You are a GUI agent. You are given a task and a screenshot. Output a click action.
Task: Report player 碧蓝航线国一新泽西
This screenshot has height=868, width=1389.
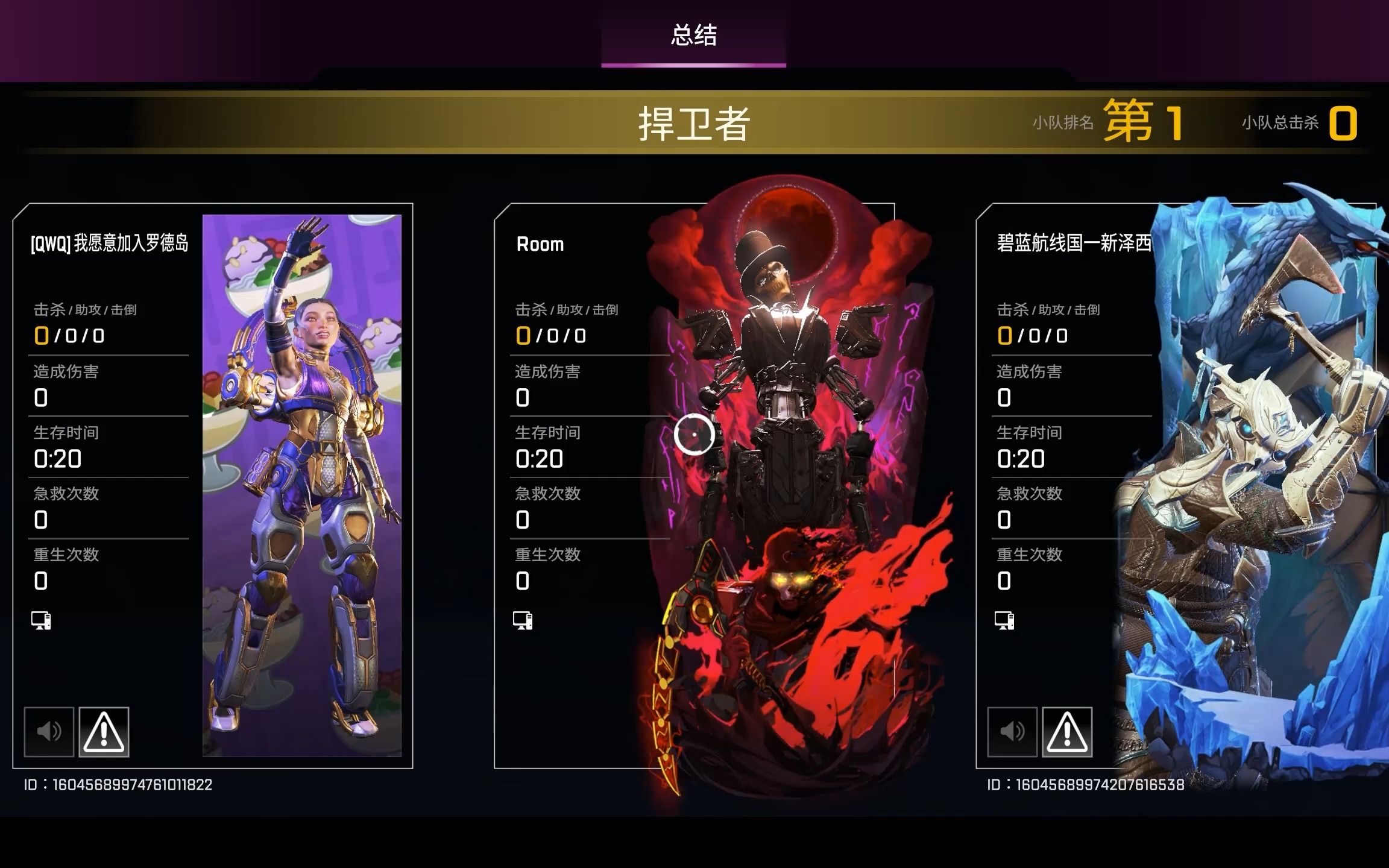tap(1067, 732)
